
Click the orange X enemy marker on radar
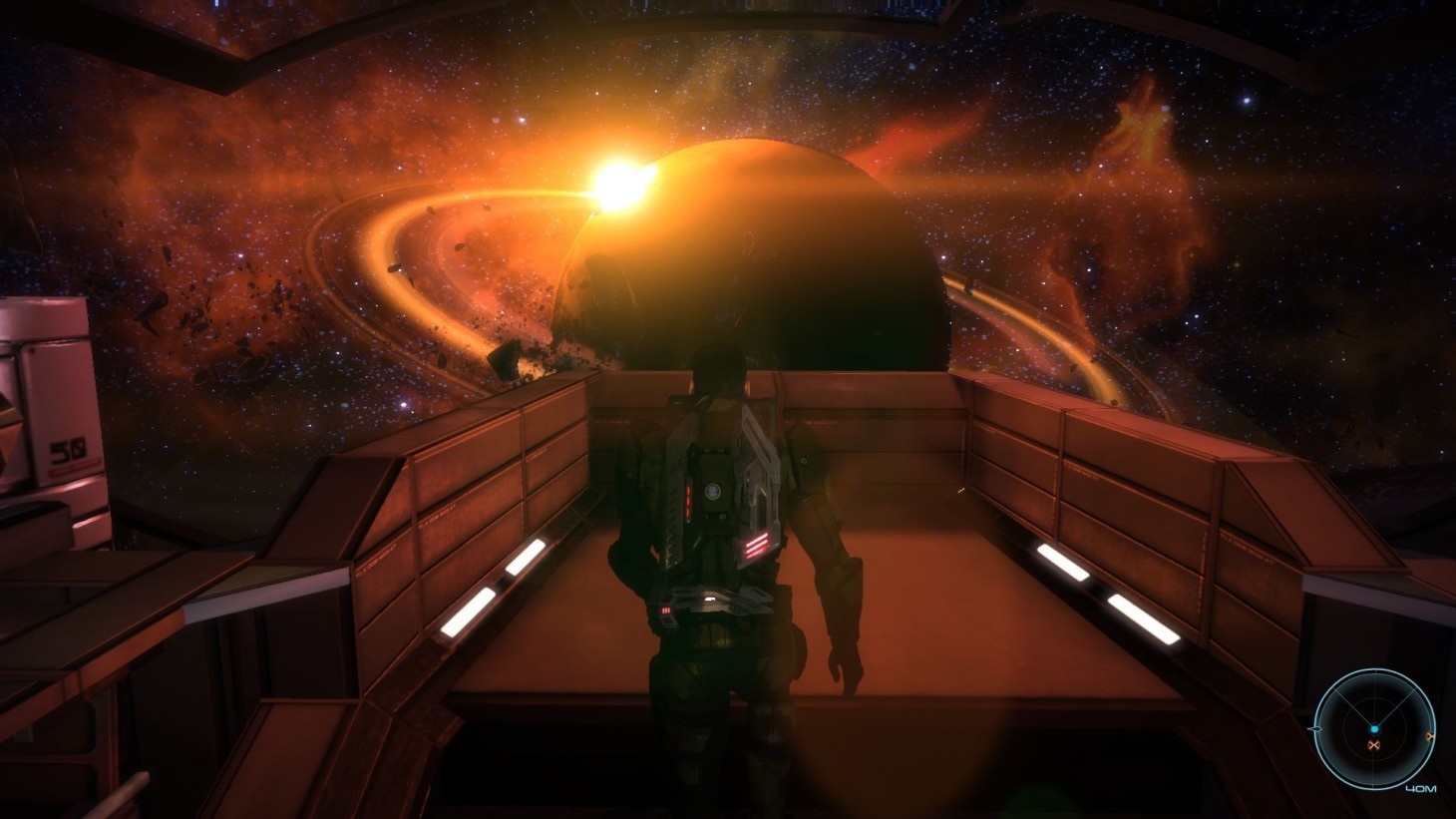coord(1374,745)
